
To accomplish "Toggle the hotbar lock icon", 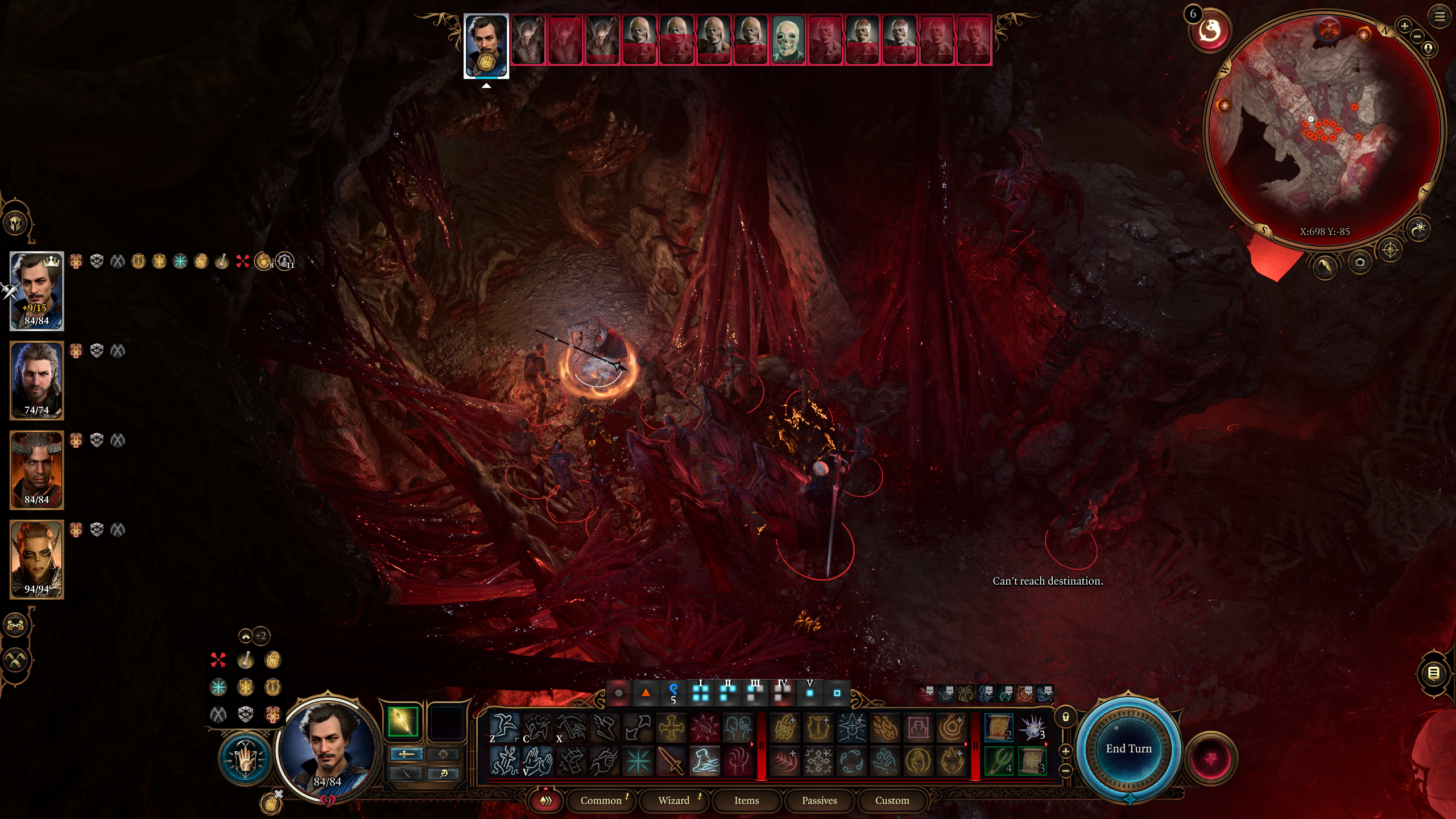I will point(1066,717).
